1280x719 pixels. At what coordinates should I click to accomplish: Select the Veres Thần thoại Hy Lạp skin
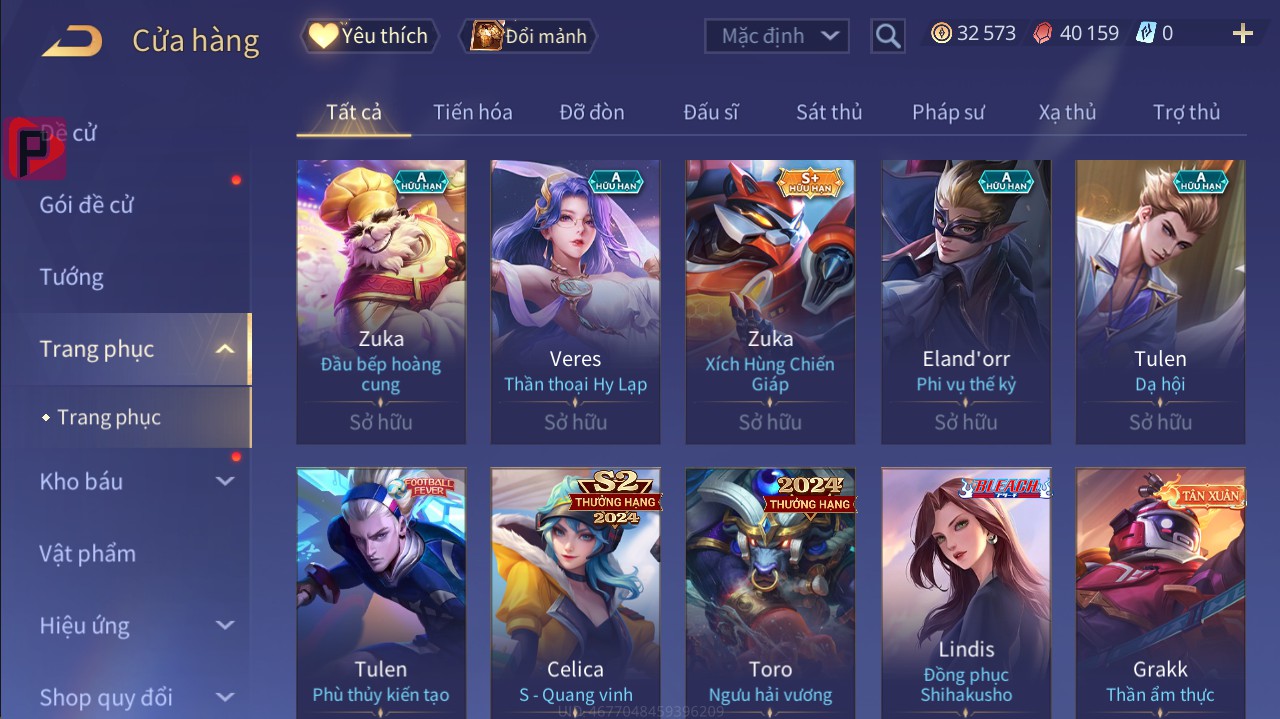coord(575,300)
